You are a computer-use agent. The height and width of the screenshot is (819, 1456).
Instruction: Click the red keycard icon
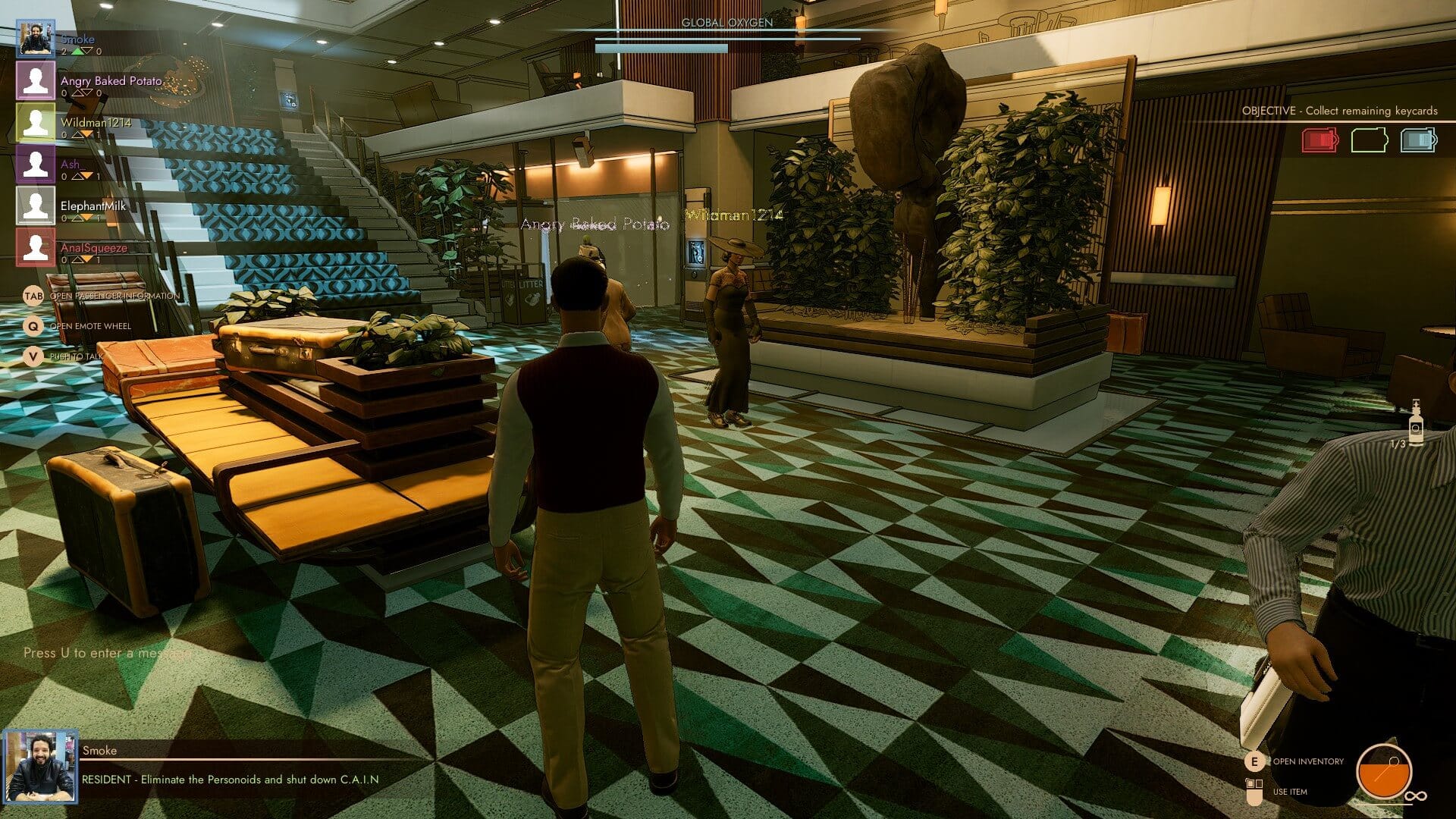point(1319,140)
